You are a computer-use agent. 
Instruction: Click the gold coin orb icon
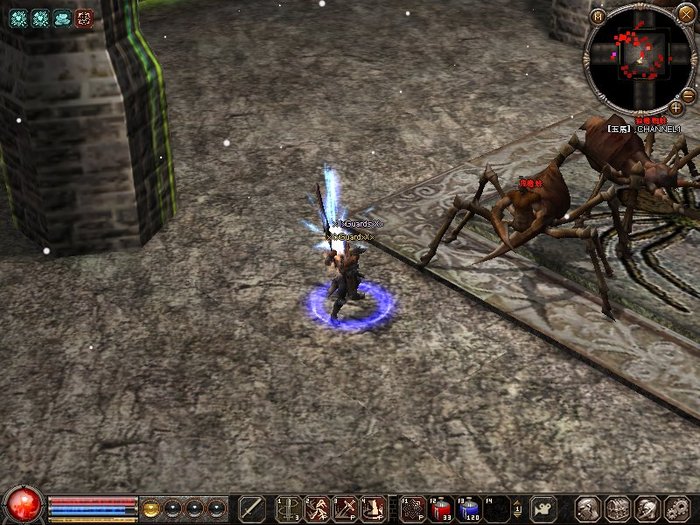point(152,508)
